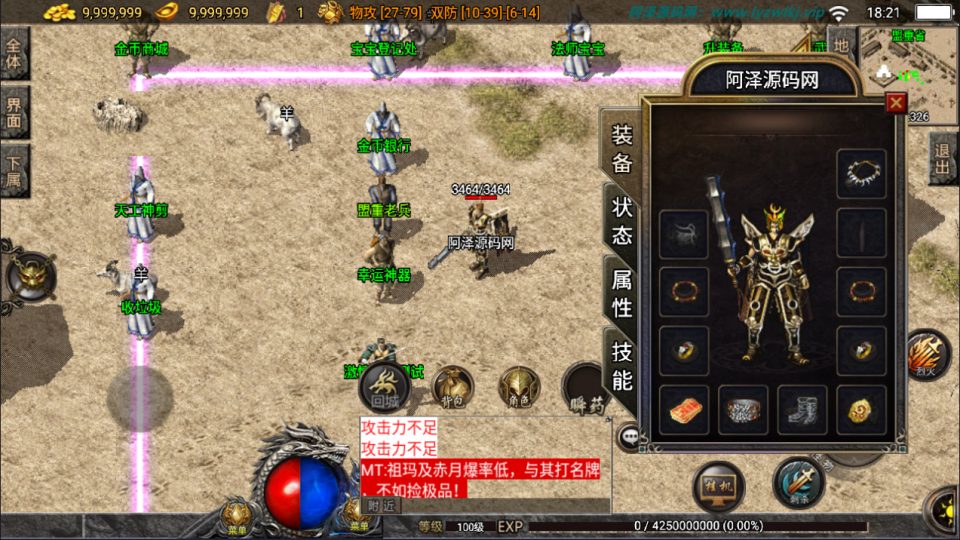Open the 界面 interface button
This screenshot has height=540, width=960.
click(x=15, y=111)
